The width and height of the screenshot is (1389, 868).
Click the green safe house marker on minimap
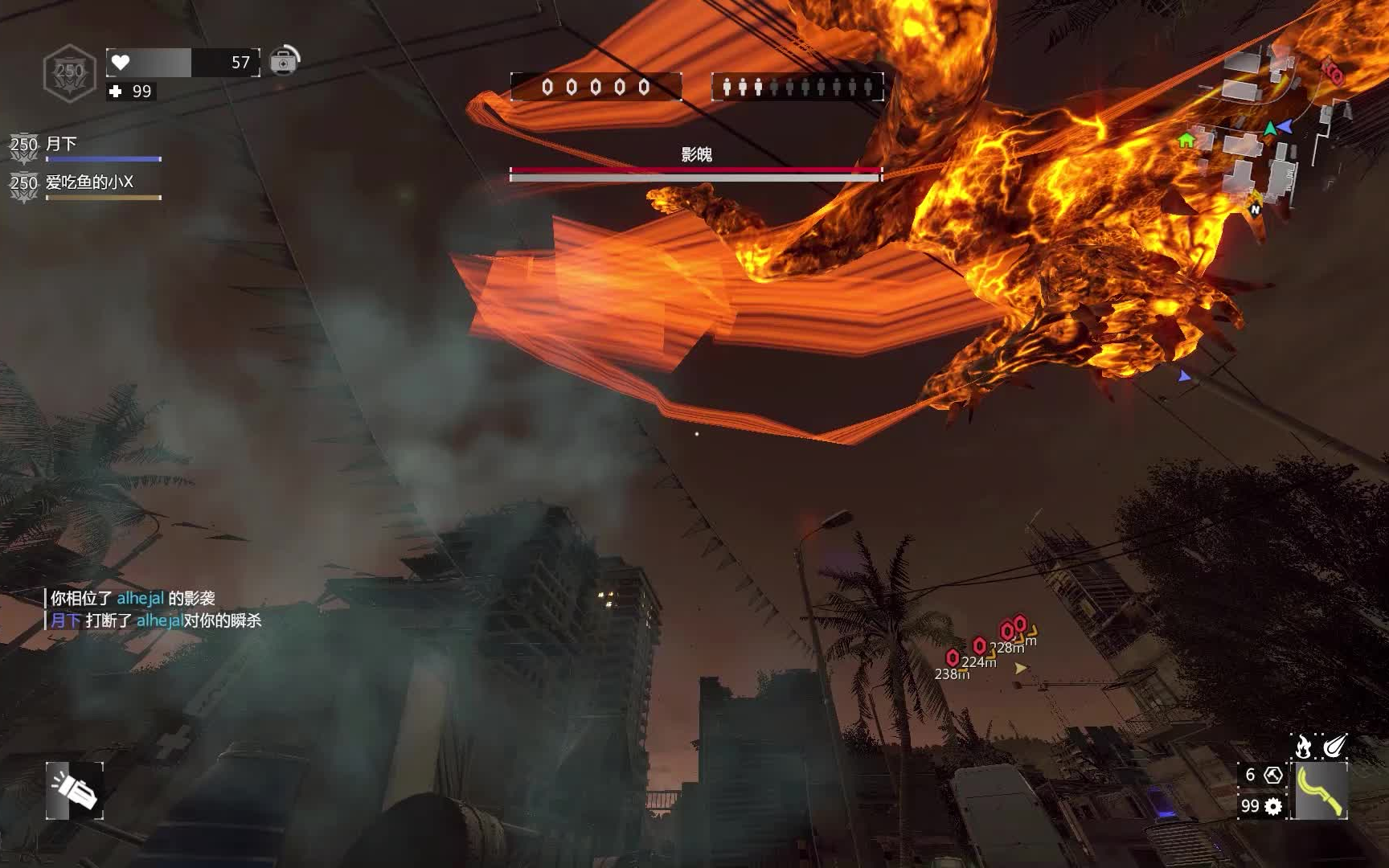[x=1186, y=141]
